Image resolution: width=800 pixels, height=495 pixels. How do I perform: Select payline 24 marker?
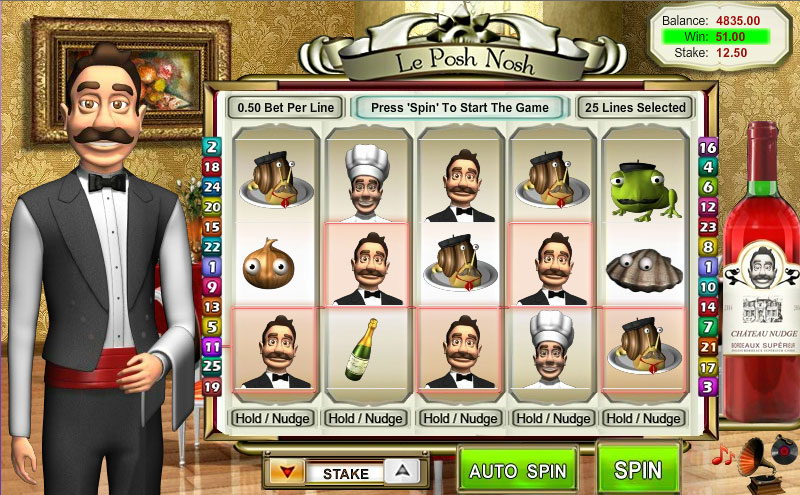pyautogui.click(x=212, y=186)
